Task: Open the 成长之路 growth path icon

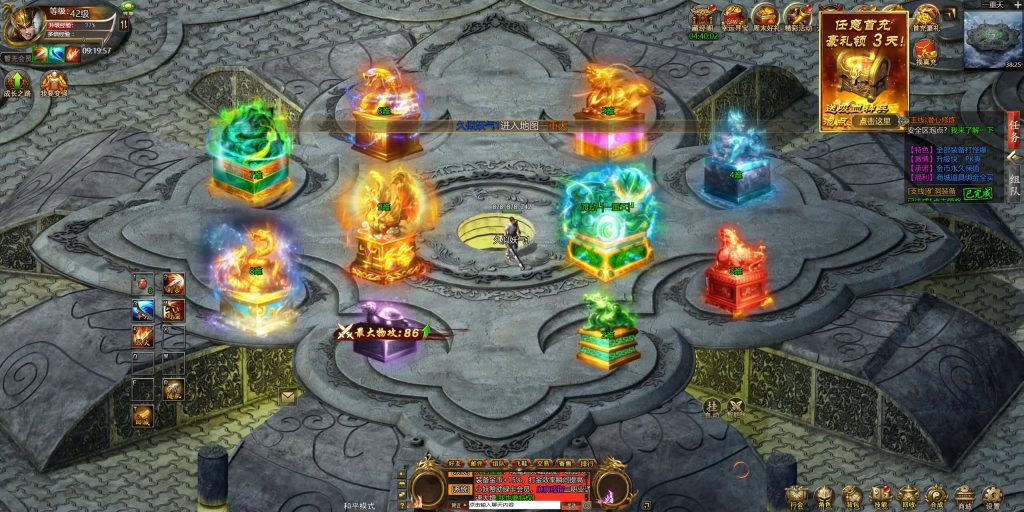Action: (17, 82)
